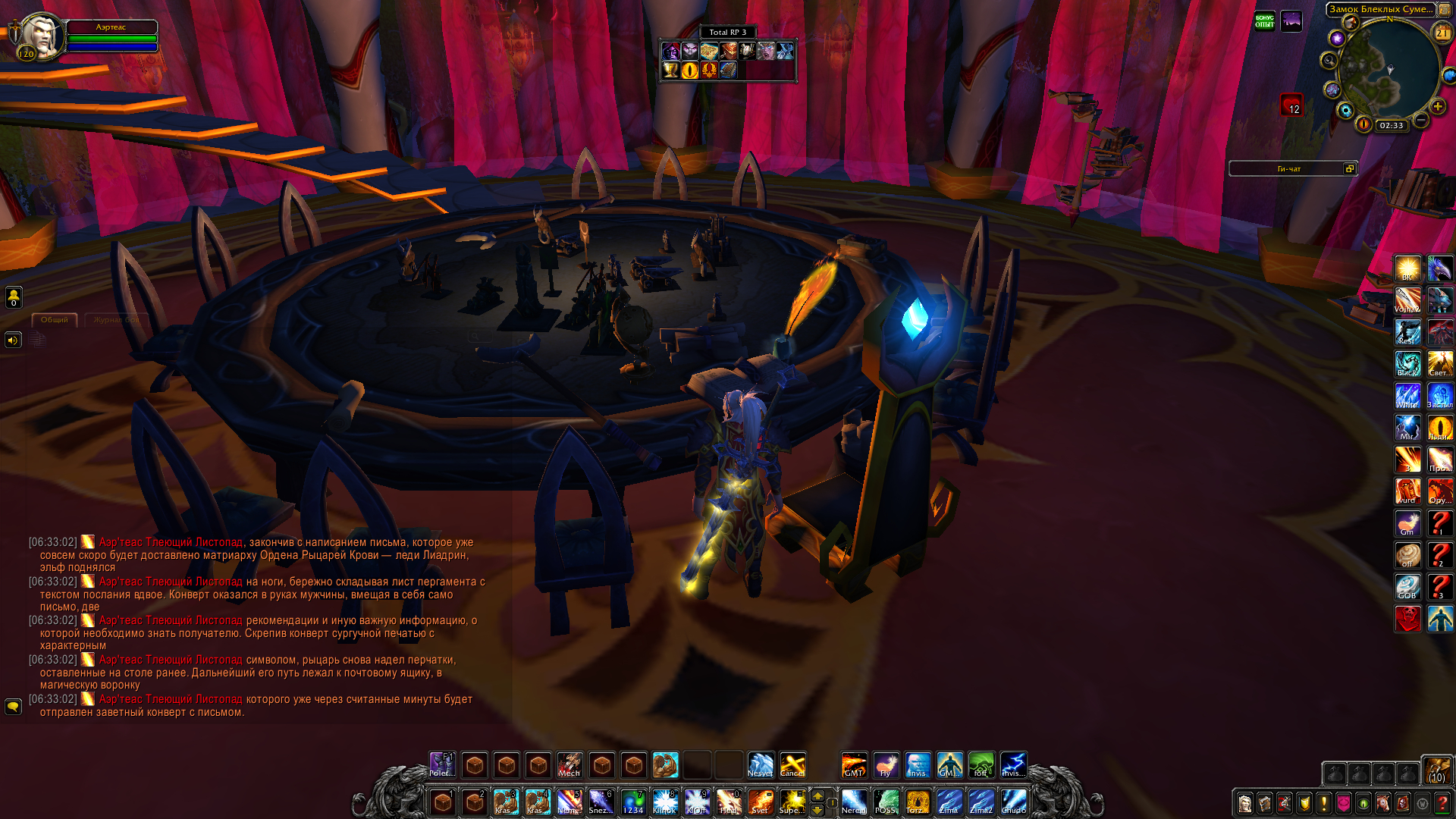Click the Ги-чат panel button
Screen dimensions: 1456x819
click(x=1289, y=168)
